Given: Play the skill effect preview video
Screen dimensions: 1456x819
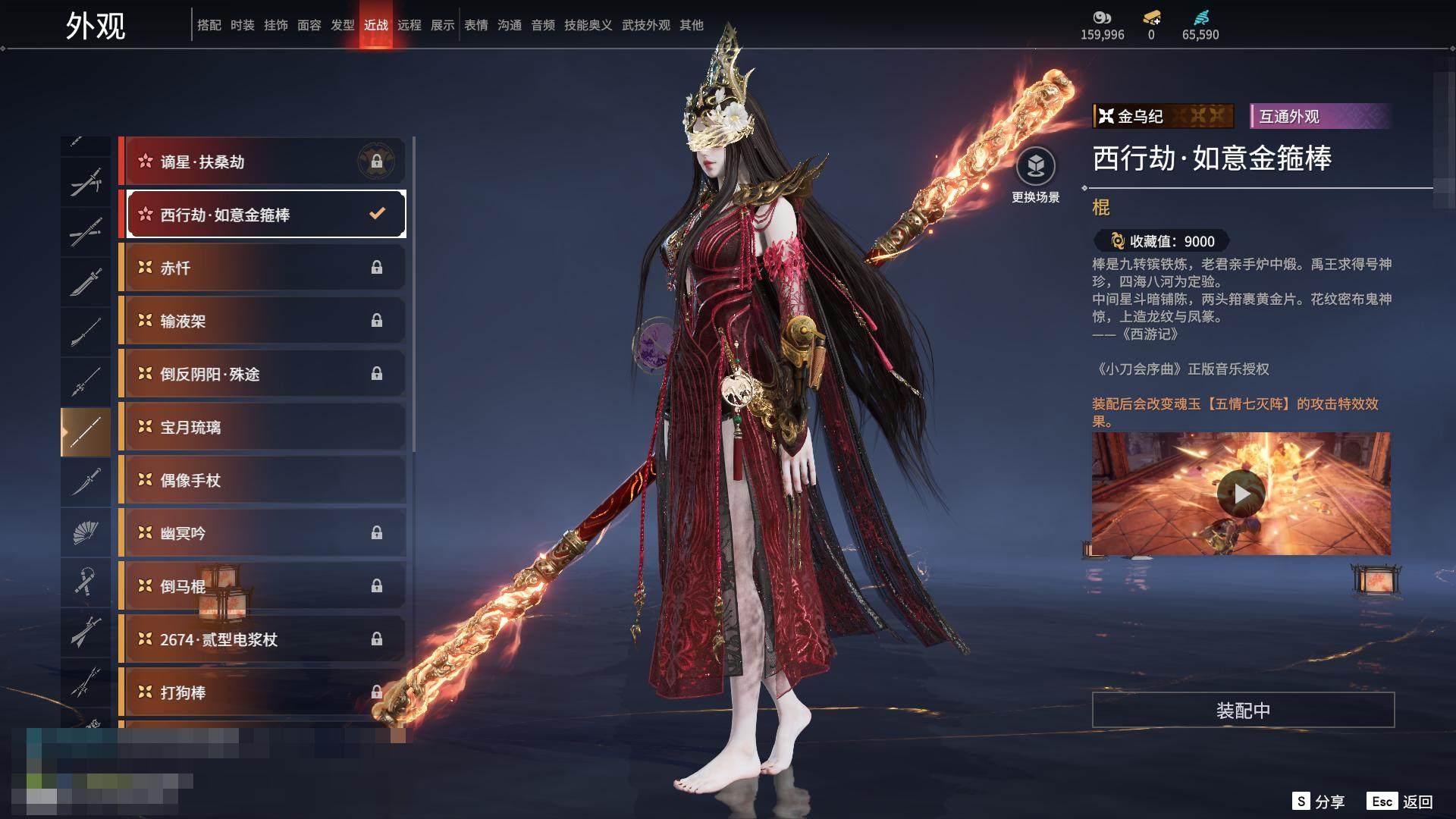Looking at the screenshot, I should pos(1241,494).
